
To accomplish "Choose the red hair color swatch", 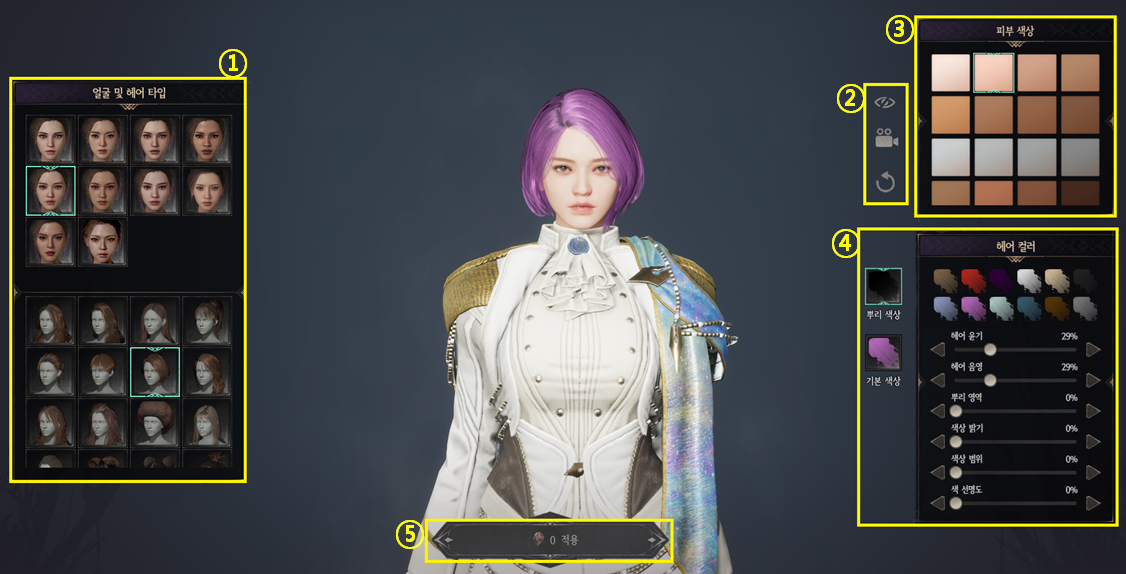I will [973, 279].
